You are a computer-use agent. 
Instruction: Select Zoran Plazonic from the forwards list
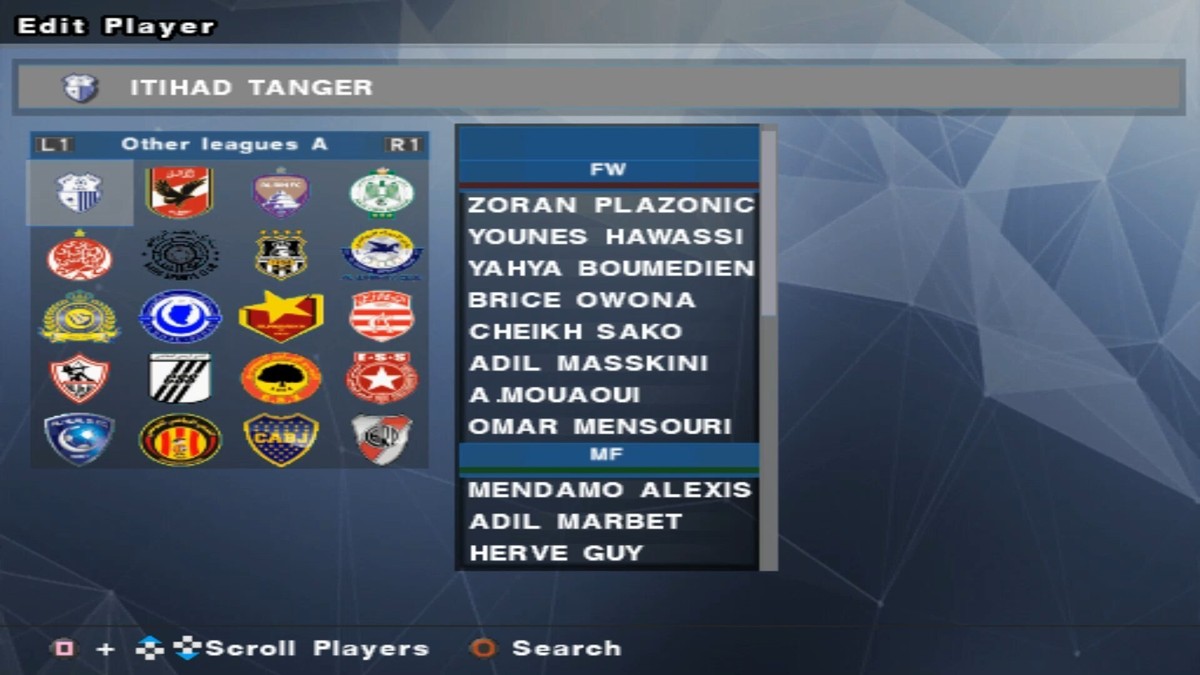point(610,205)
